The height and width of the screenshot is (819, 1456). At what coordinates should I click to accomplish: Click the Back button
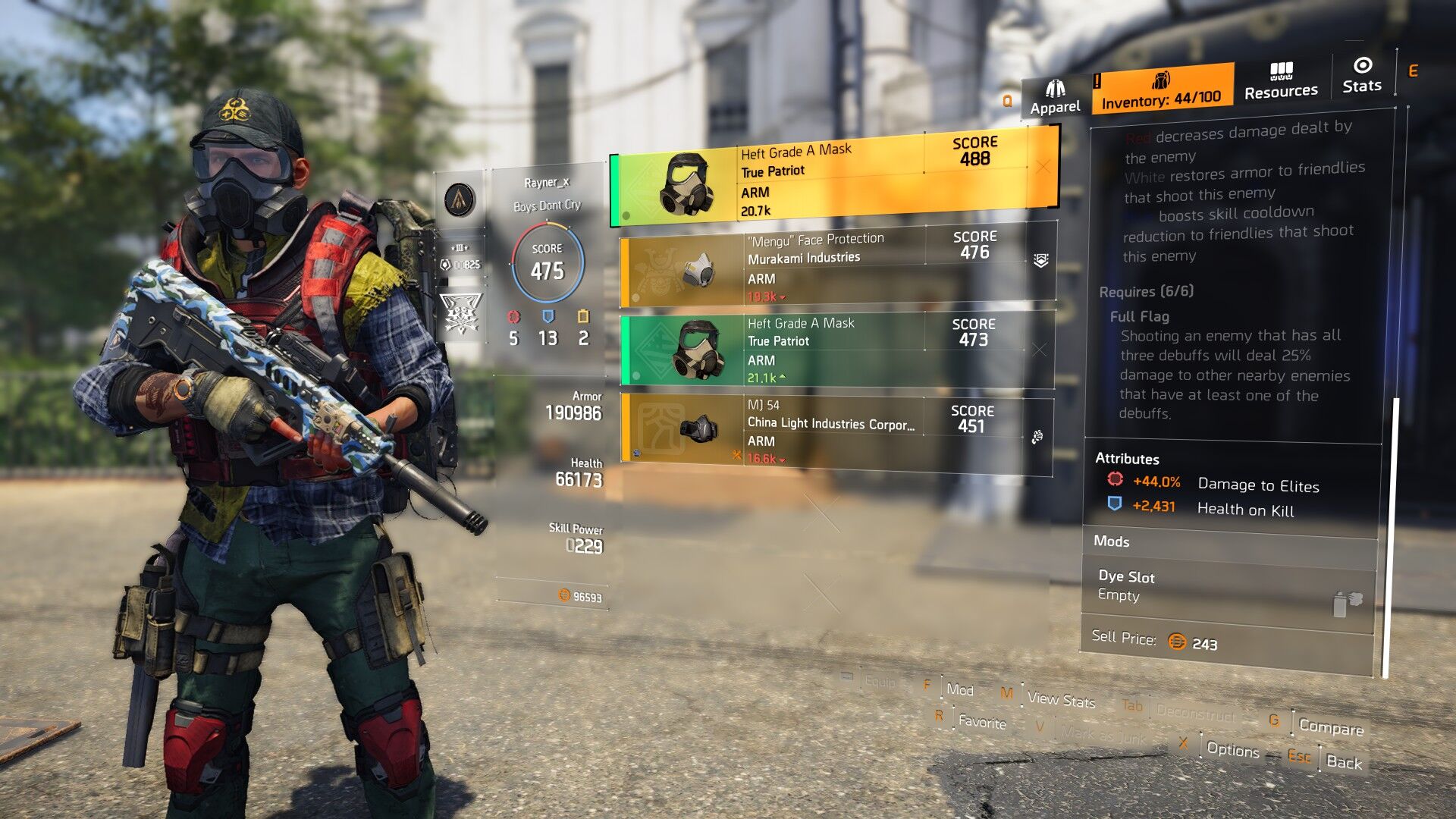pyautogui.click(x=1344, y=762)
